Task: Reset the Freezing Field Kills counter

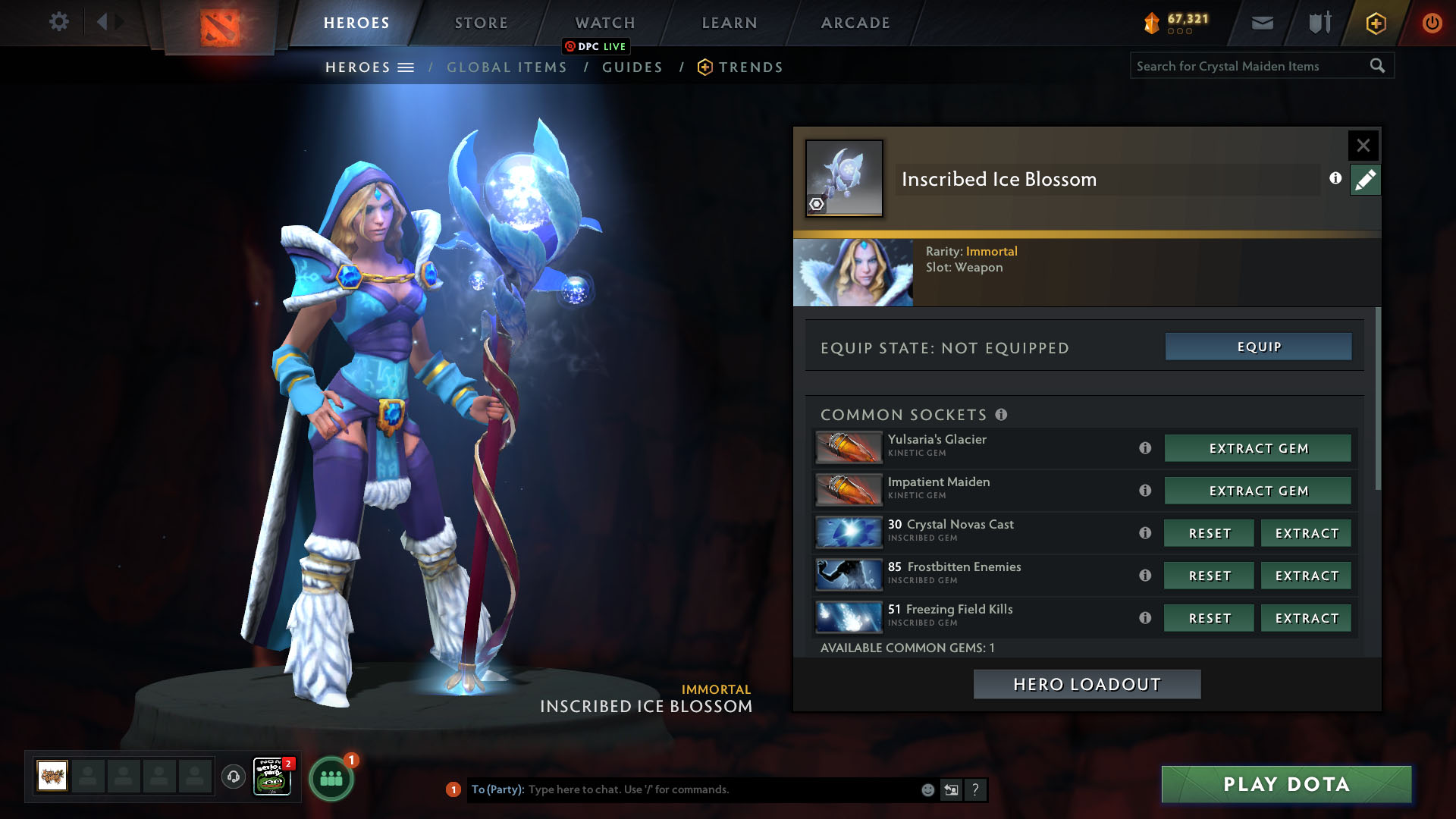Action: (1209, 618)
